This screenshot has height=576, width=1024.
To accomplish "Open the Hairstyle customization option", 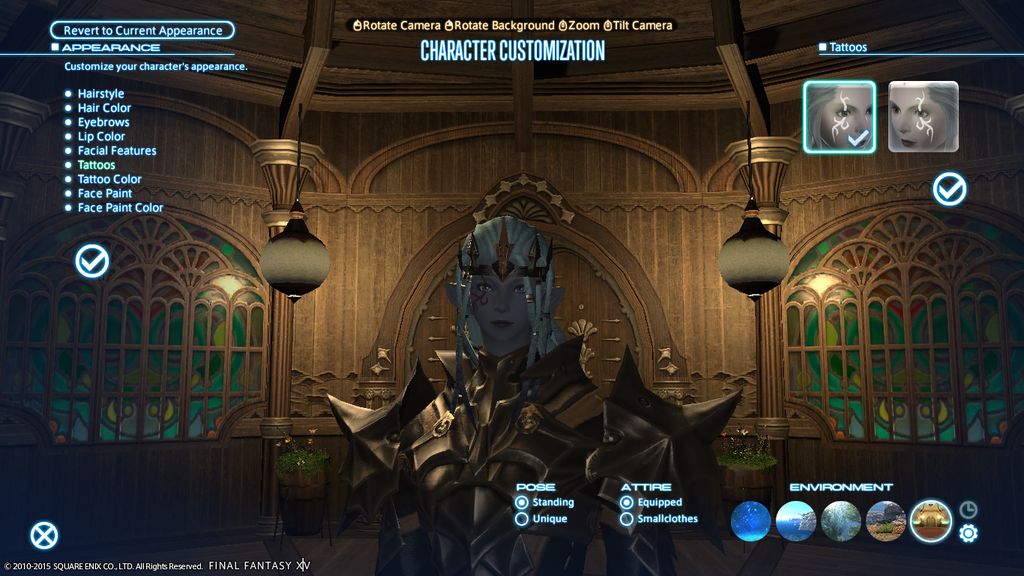I will tap(102, 94).
